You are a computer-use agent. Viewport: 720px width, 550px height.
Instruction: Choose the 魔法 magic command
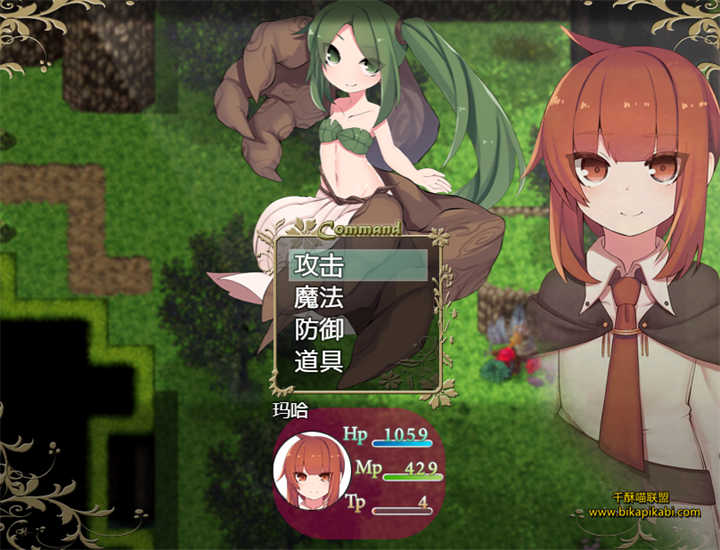[320, 297]
